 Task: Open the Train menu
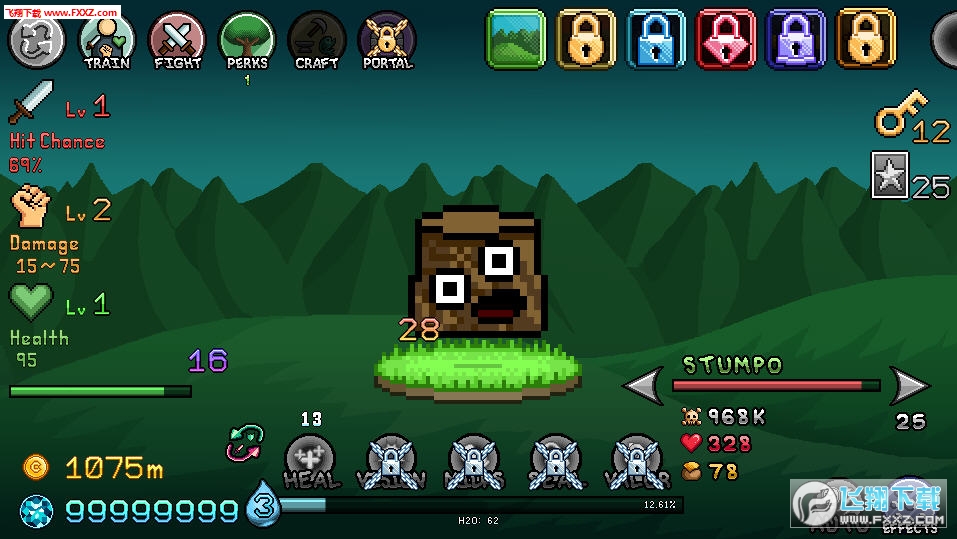(x=107, y=41)
